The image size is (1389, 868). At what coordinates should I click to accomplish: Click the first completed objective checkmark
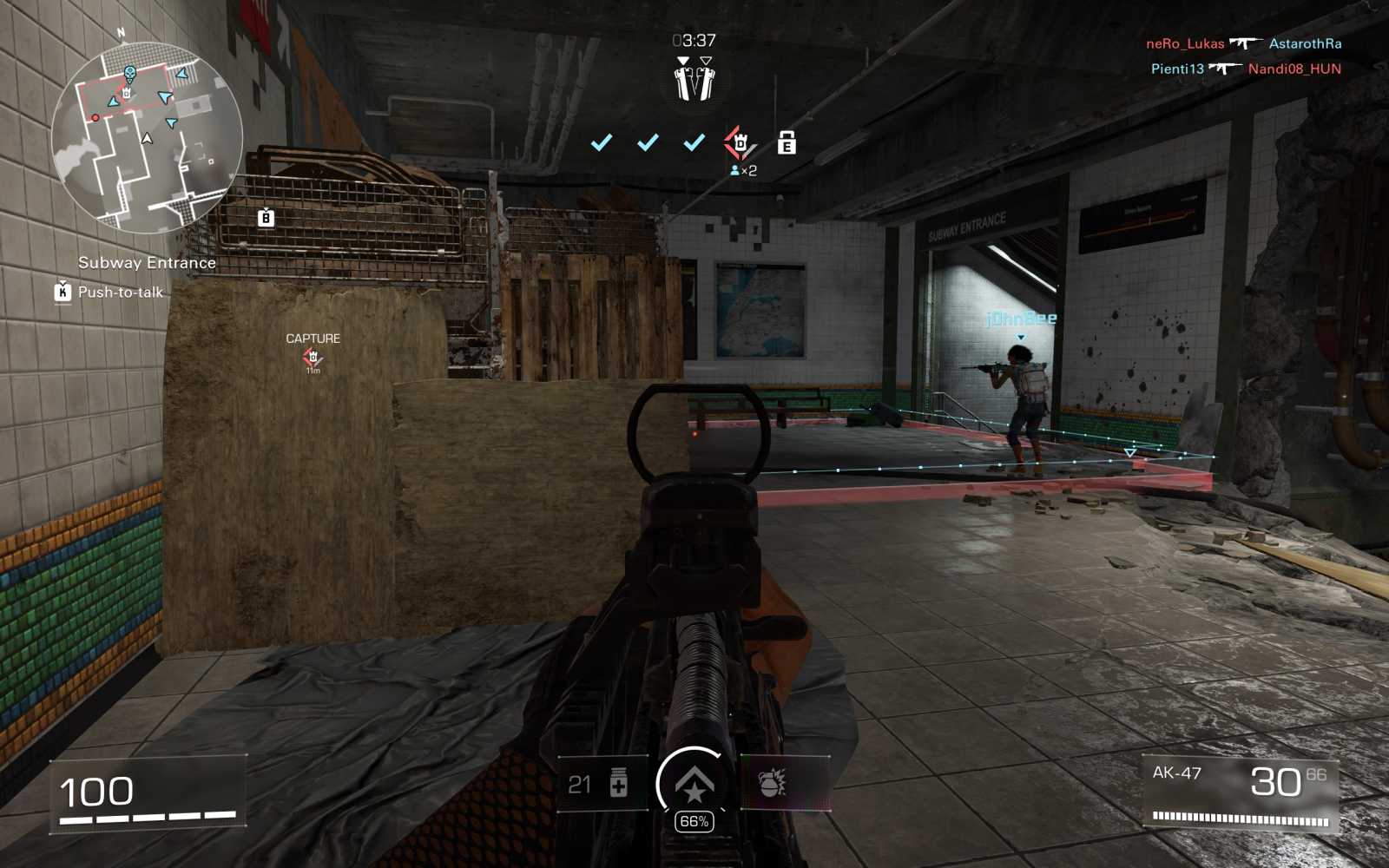click(x=601, y=142)
